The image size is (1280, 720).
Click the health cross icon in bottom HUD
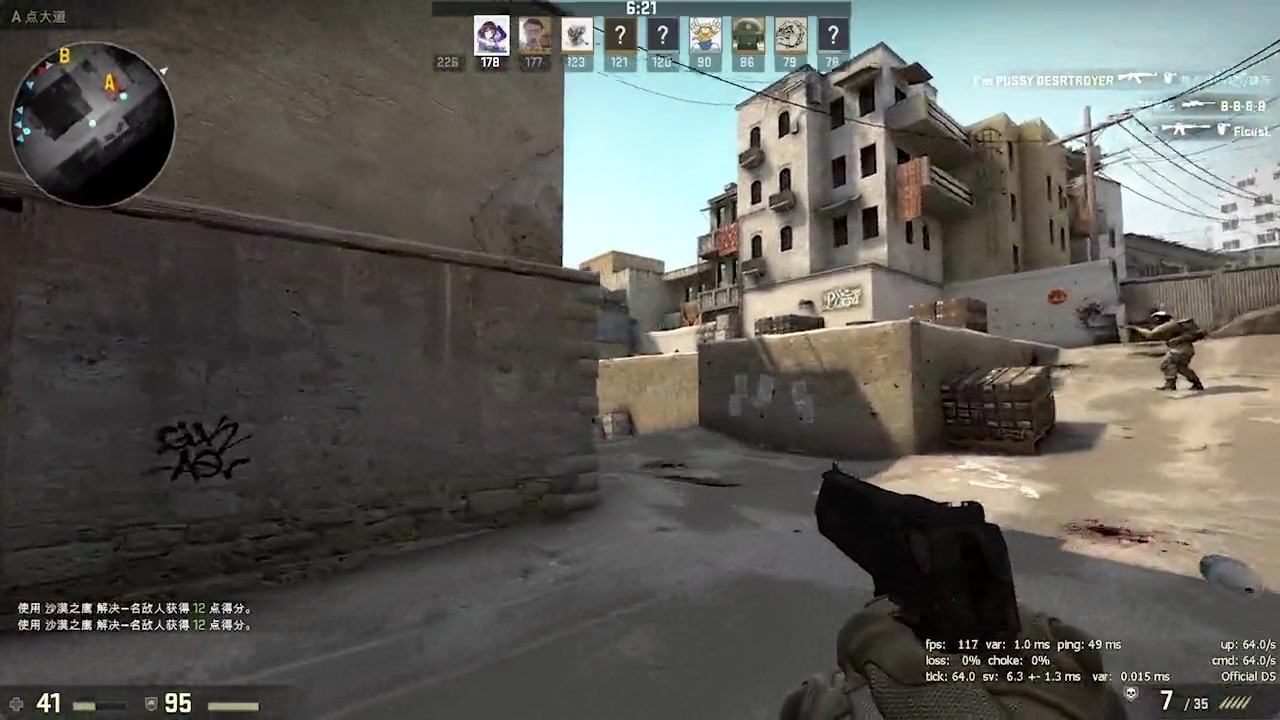[15, 703]
